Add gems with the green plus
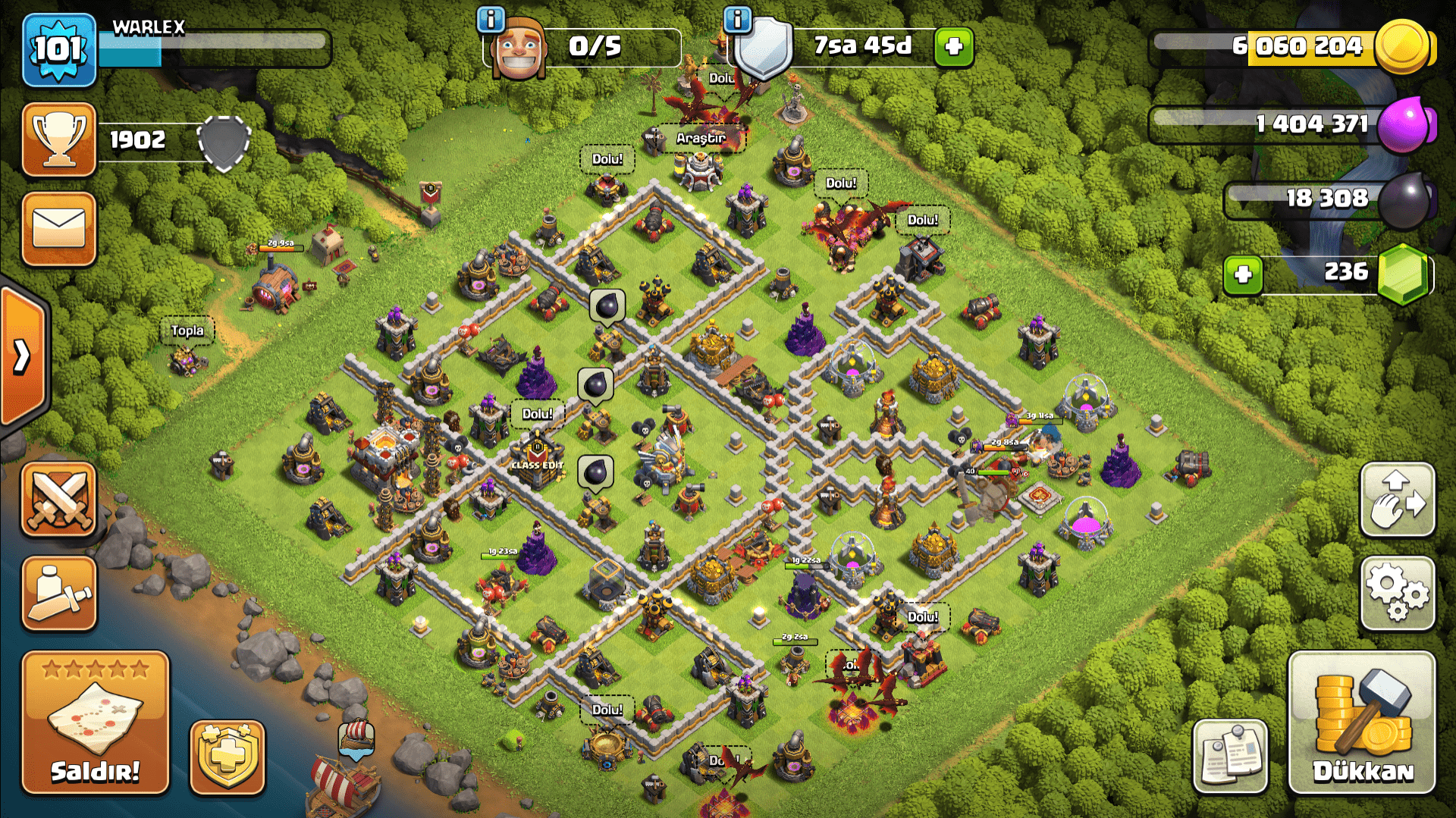The height and width of the screenshot is (818, 1456). (x=1243, y=274)
